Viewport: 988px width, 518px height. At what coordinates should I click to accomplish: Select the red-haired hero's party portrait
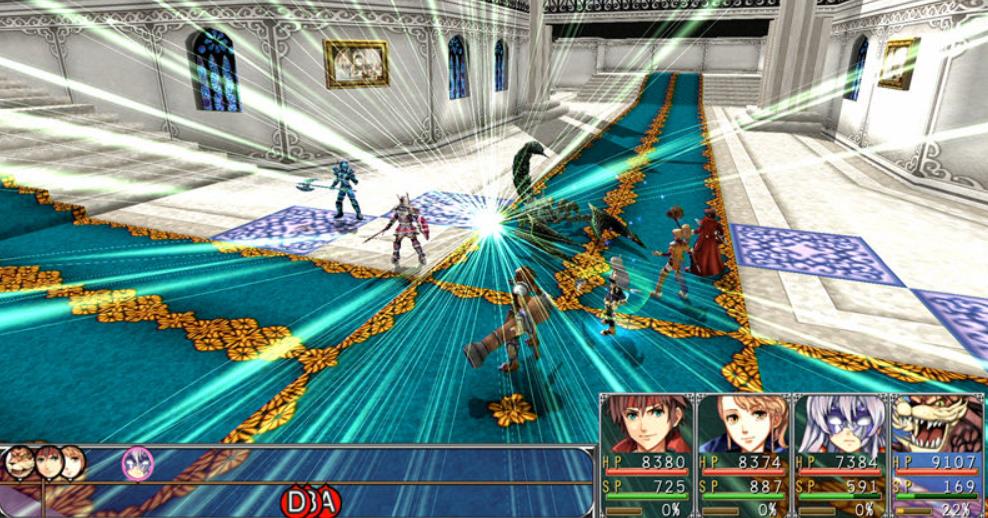click(x=647, y=424)
